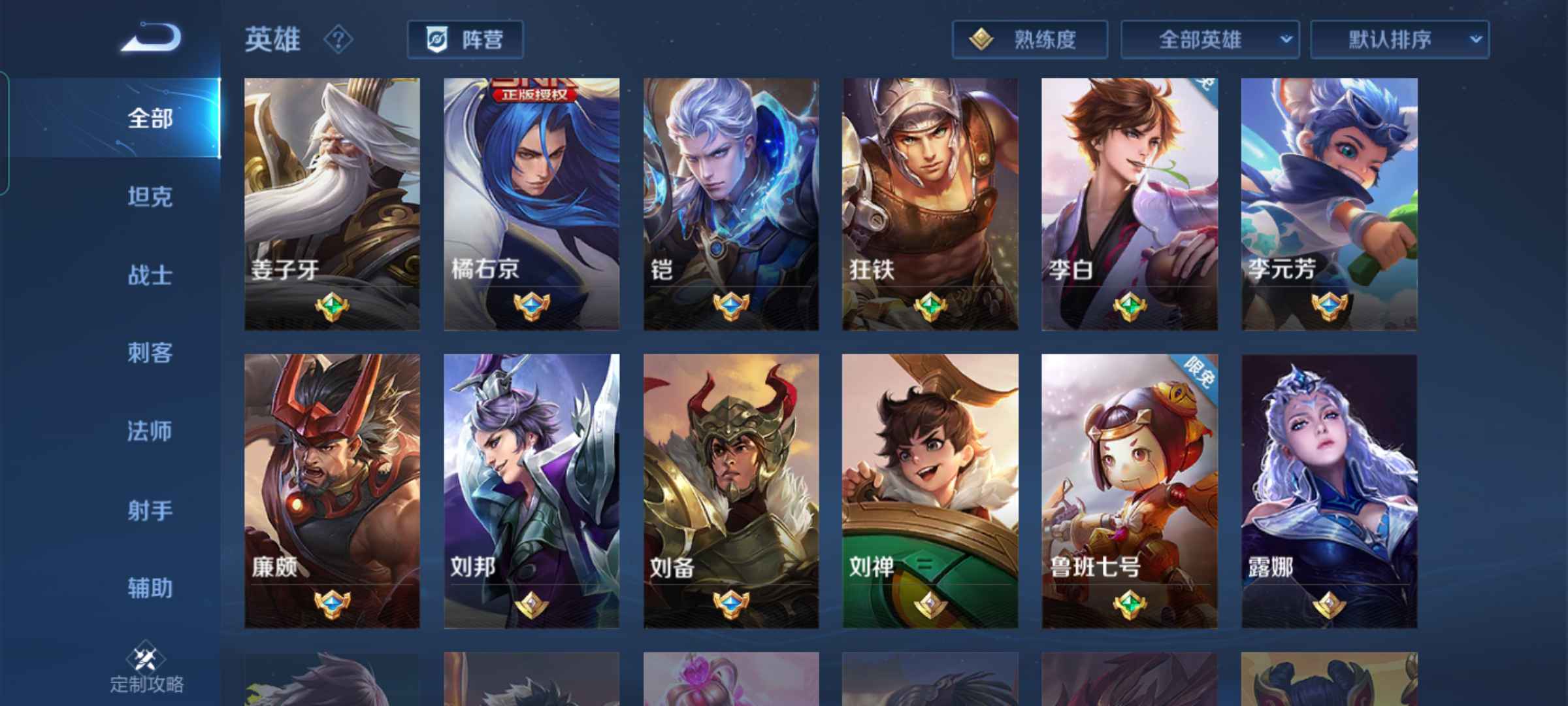Expand the 熟练度 filter options
The width and height of the screenshot is (1568, 706).
click(x=1029, y=39)
